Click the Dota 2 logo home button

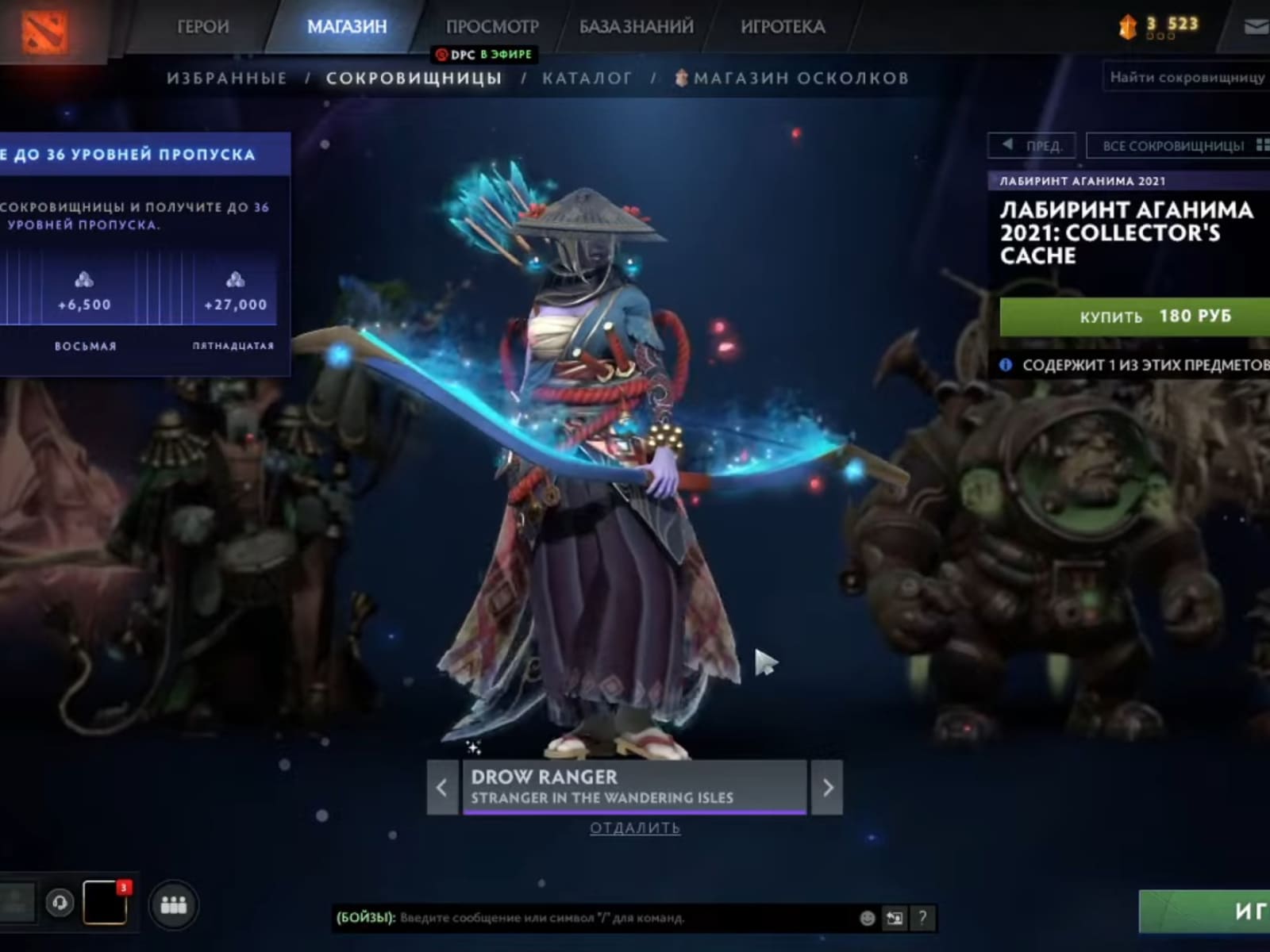[x=44, y=30]
